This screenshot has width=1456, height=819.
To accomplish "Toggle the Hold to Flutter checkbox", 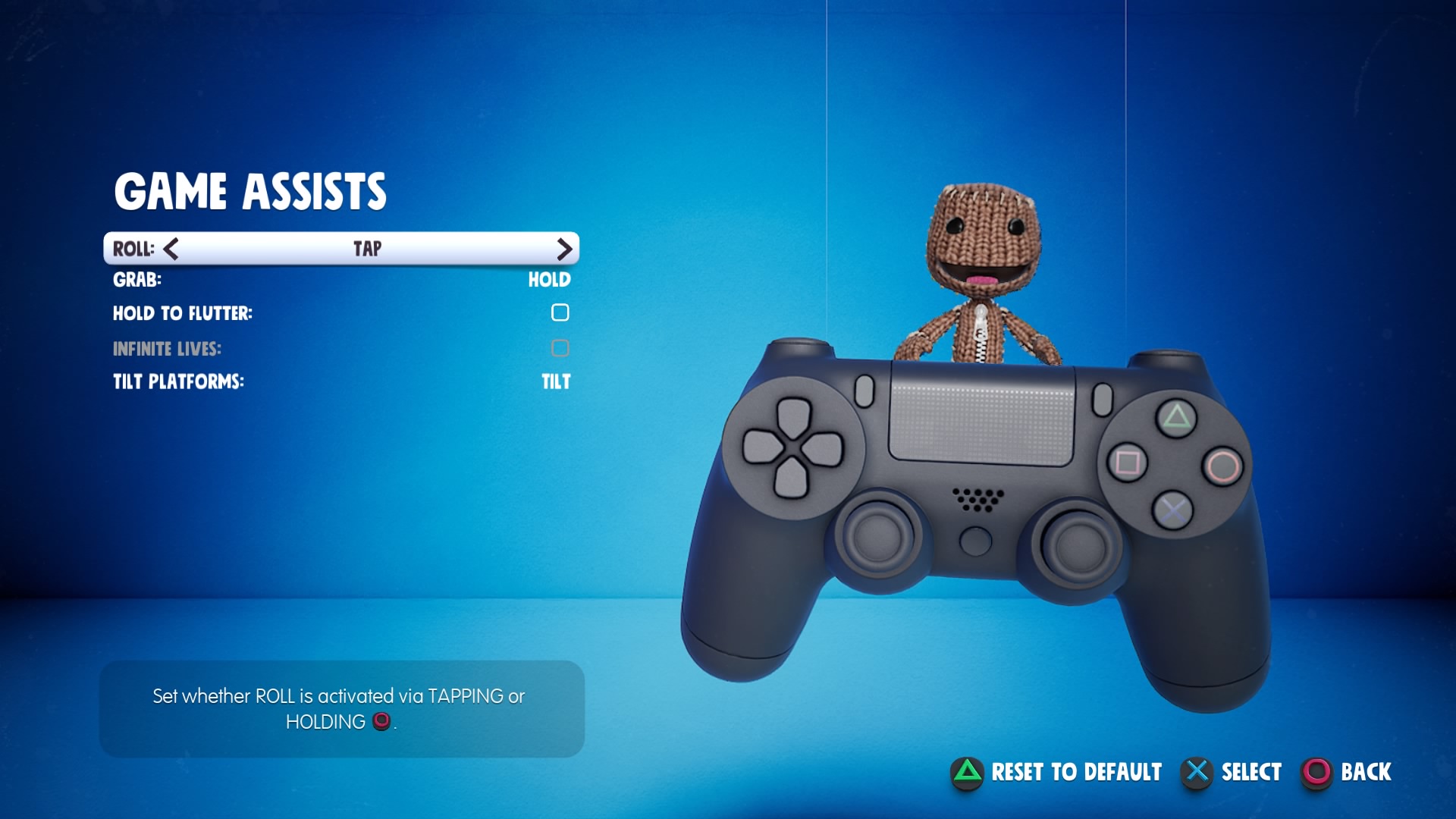I will [560, 312].
